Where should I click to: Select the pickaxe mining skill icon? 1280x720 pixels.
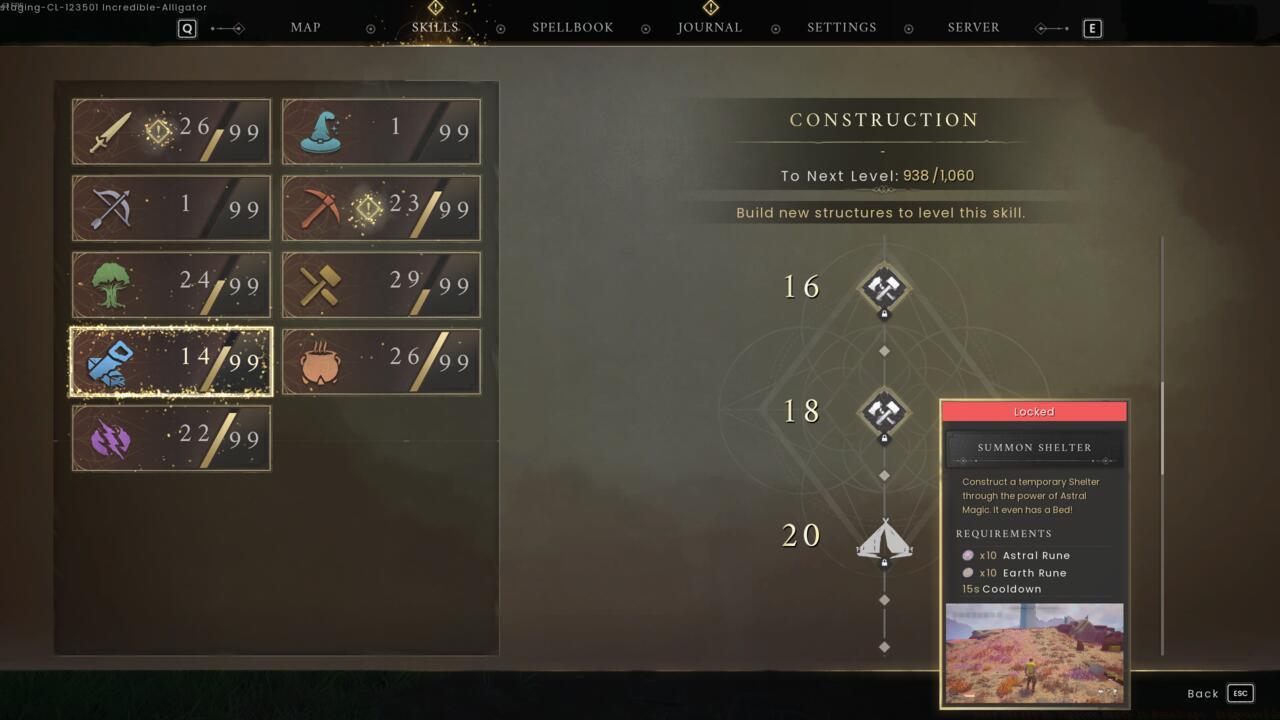(x=316, y=208)
